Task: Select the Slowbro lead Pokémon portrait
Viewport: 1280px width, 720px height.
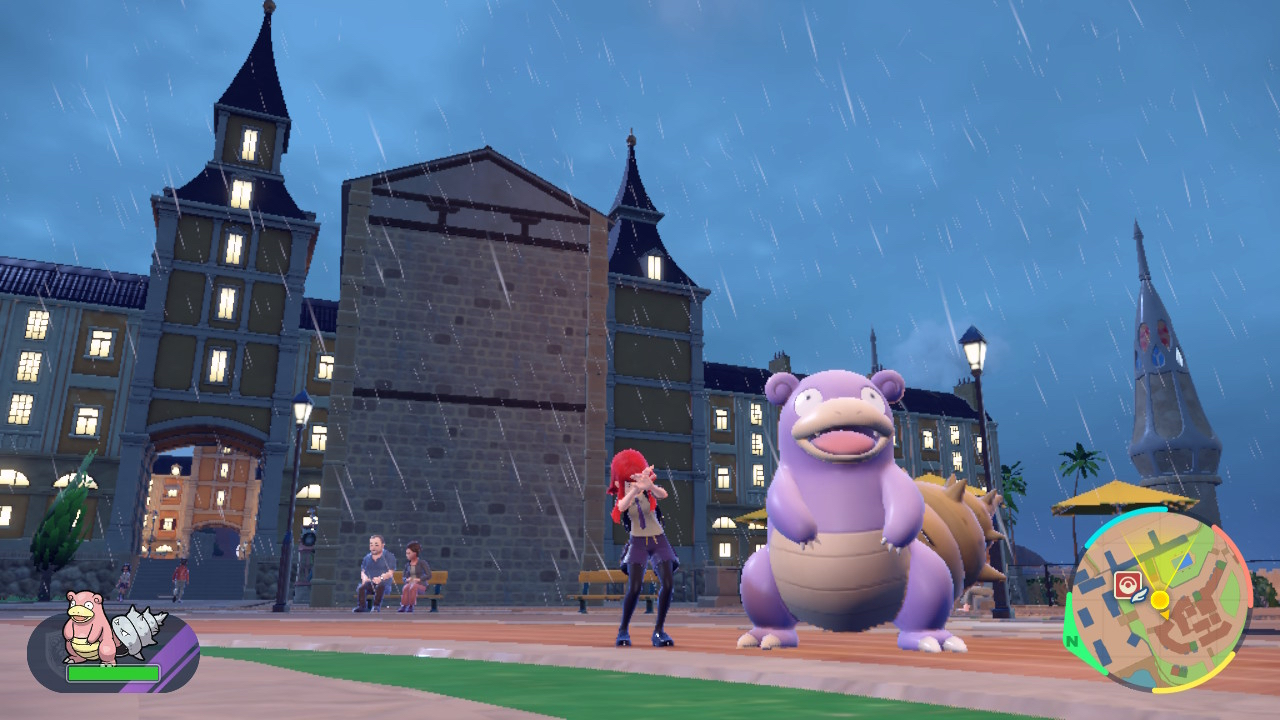Action: click(x=90, y=628)
